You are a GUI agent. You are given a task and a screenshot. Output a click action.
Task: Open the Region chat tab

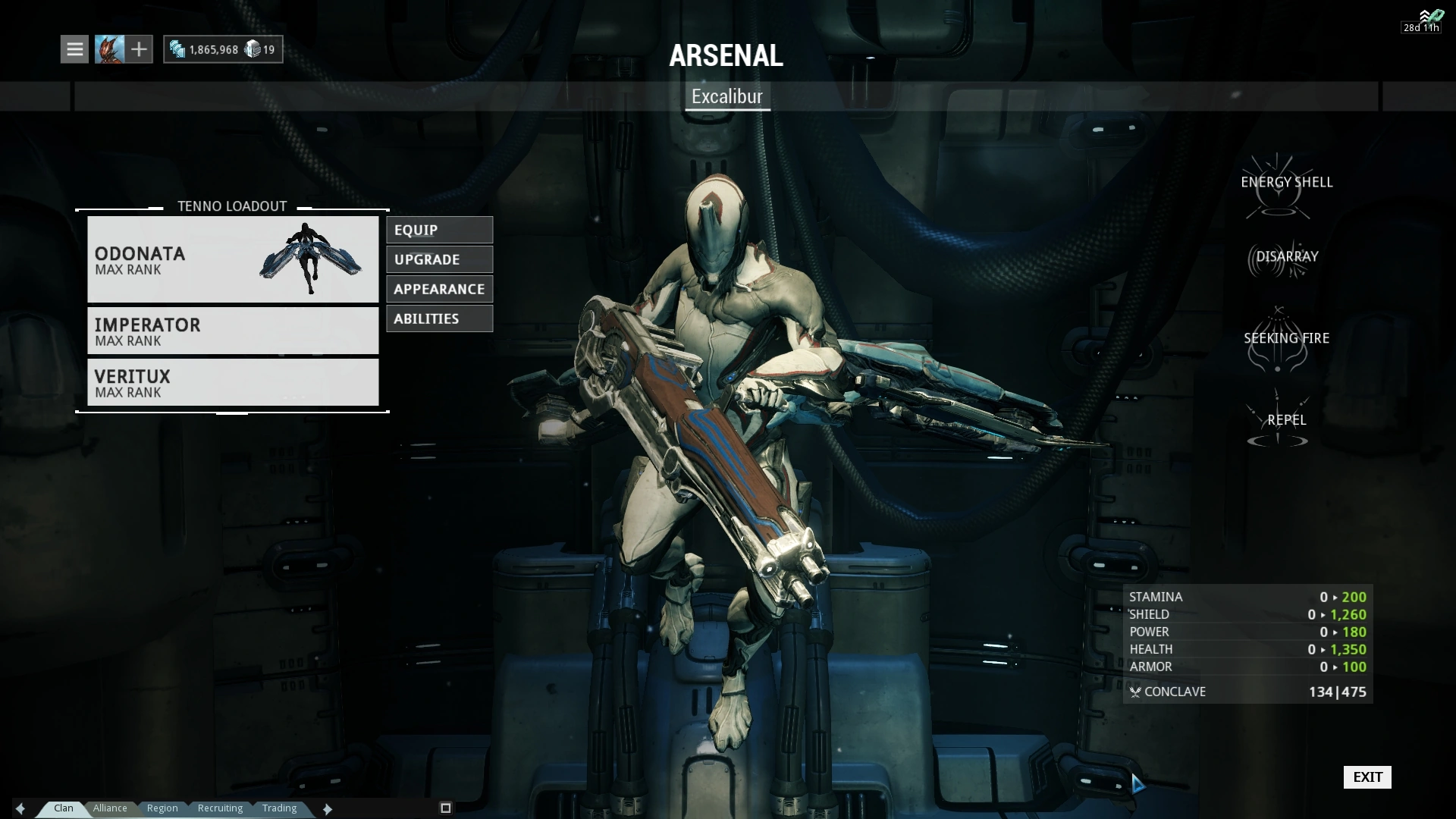(x=162, y=808)
